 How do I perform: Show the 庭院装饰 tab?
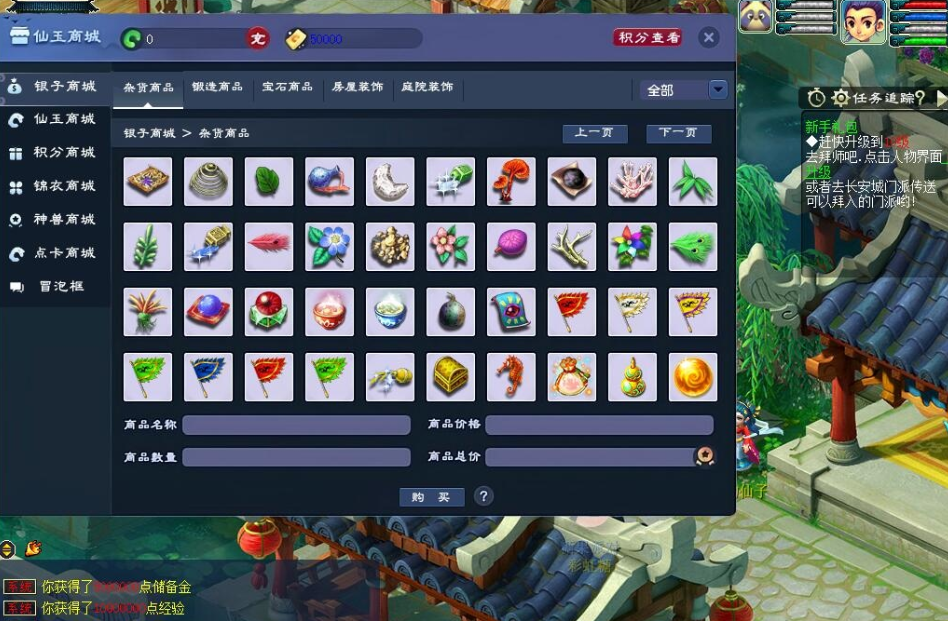[x=427, y=87]
